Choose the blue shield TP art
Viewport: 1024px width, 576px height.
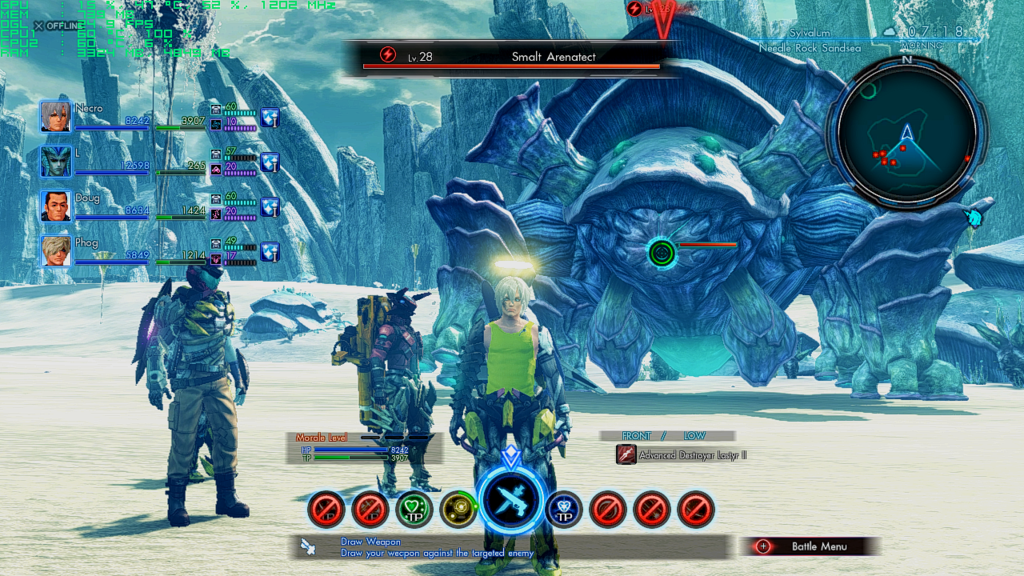click(563, 509)
